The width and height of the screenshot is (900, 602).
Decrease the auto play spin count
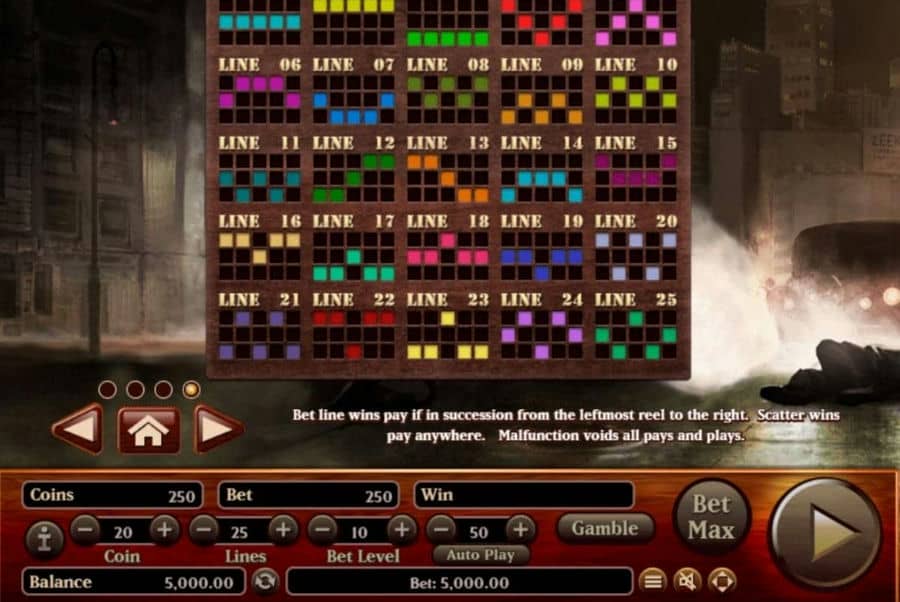click(441, 529)
